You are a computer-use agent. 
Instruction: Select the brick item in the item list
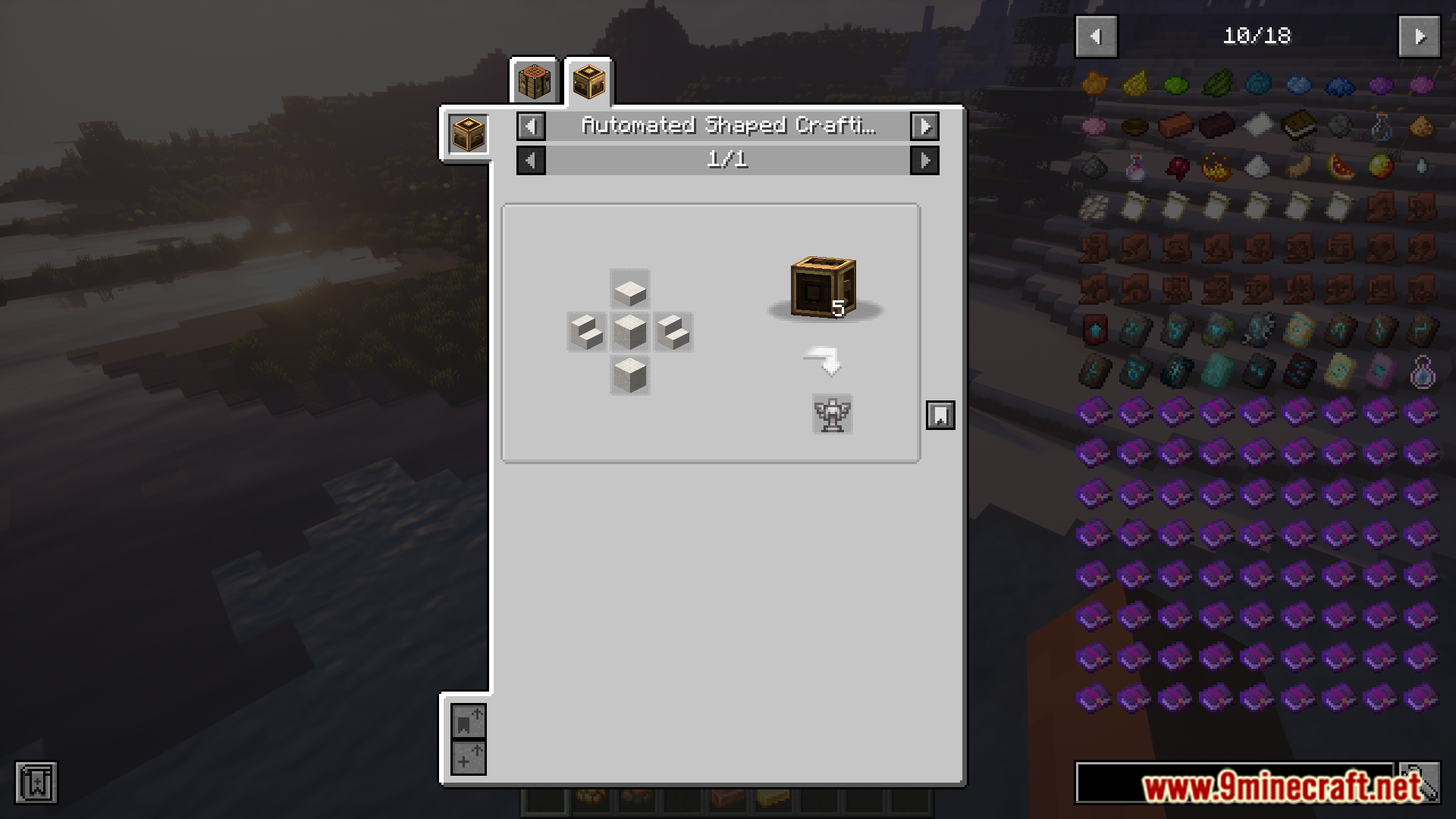(x=1175, y=125)
